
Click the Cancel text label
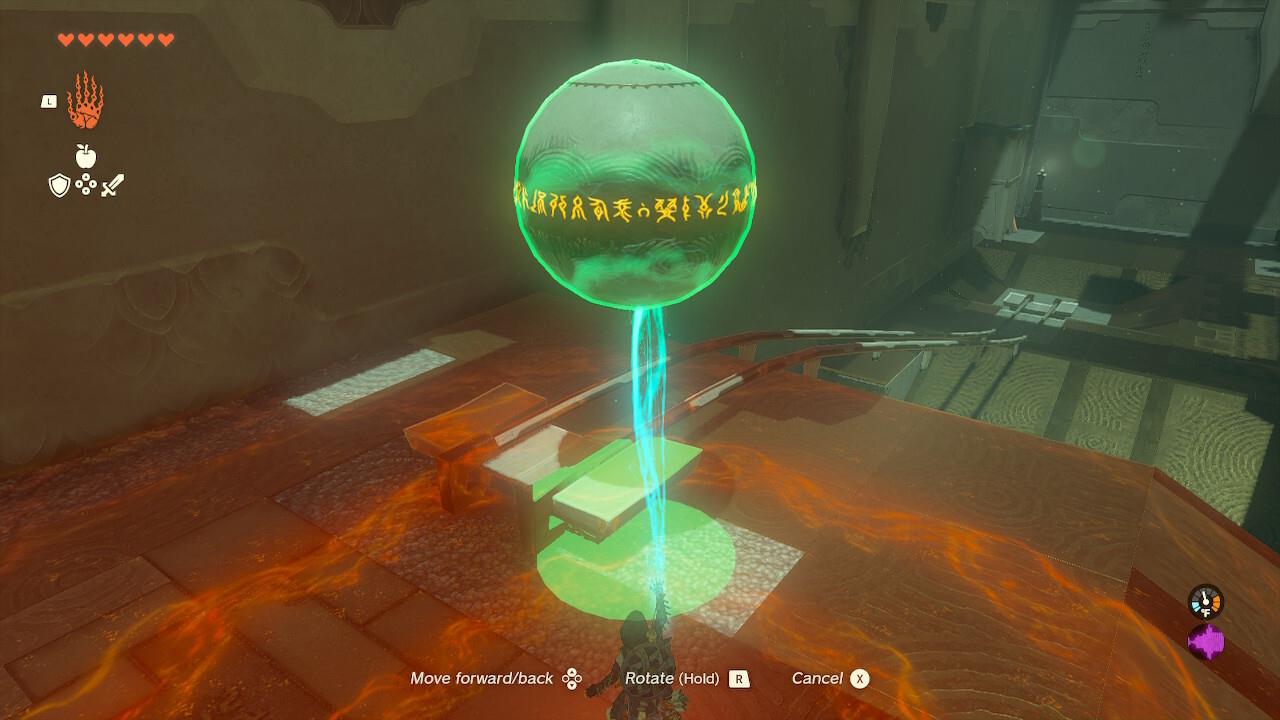click(820, 678)
